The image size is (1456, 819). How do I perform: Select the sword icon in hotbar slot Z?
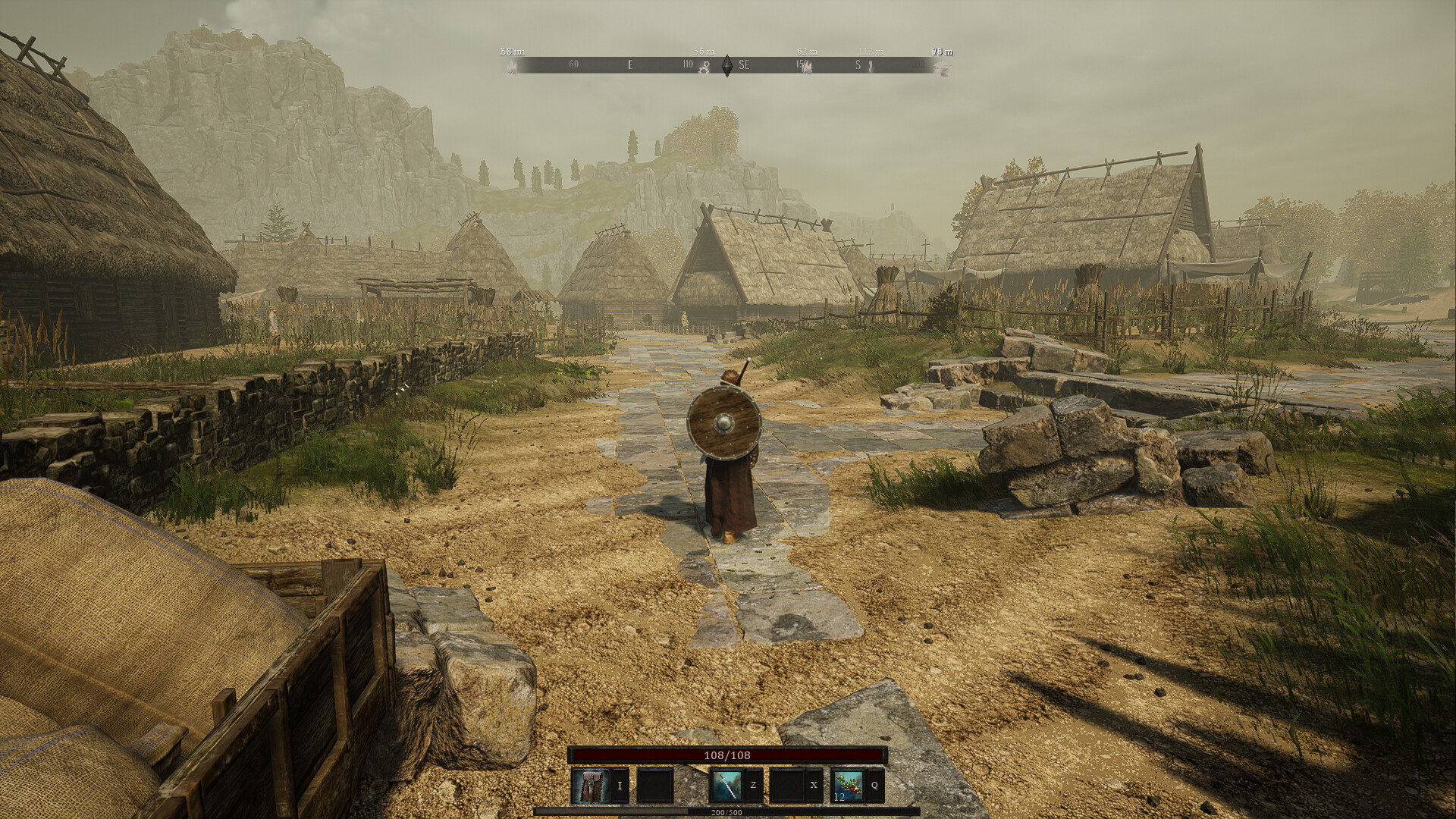pos(726,786)
